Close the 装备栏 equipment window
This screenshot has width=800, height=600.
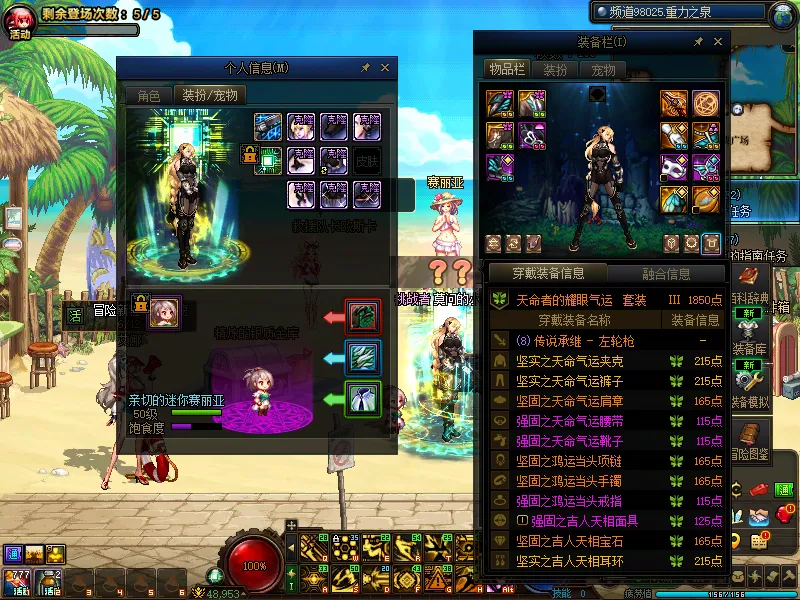718,43
